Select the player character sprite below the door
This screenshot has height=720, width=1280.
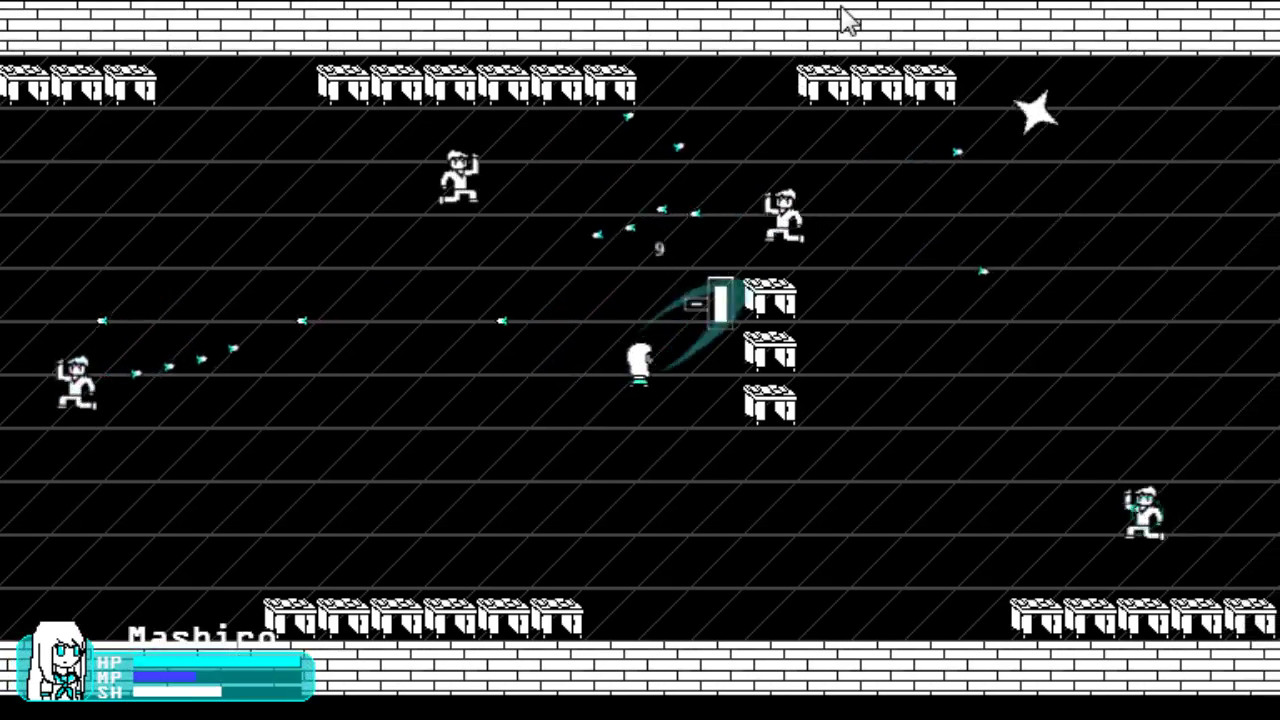640,362
